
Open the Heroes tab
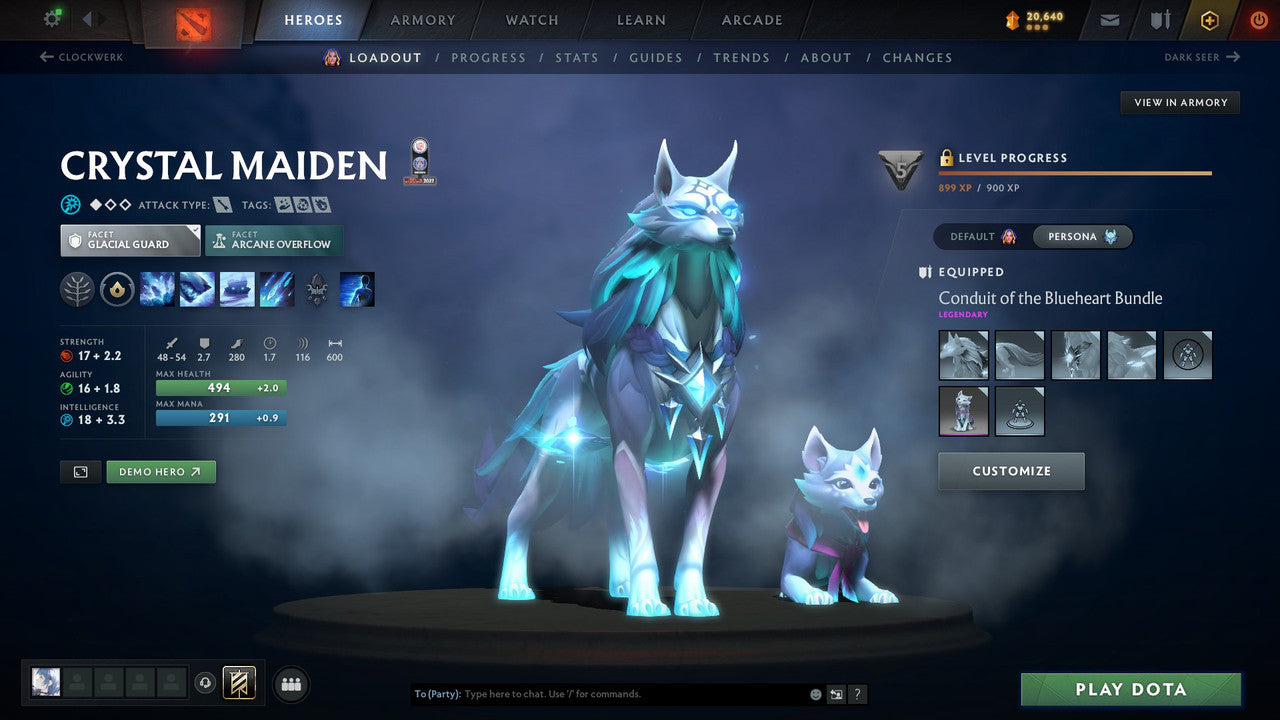tap(313, 19)
